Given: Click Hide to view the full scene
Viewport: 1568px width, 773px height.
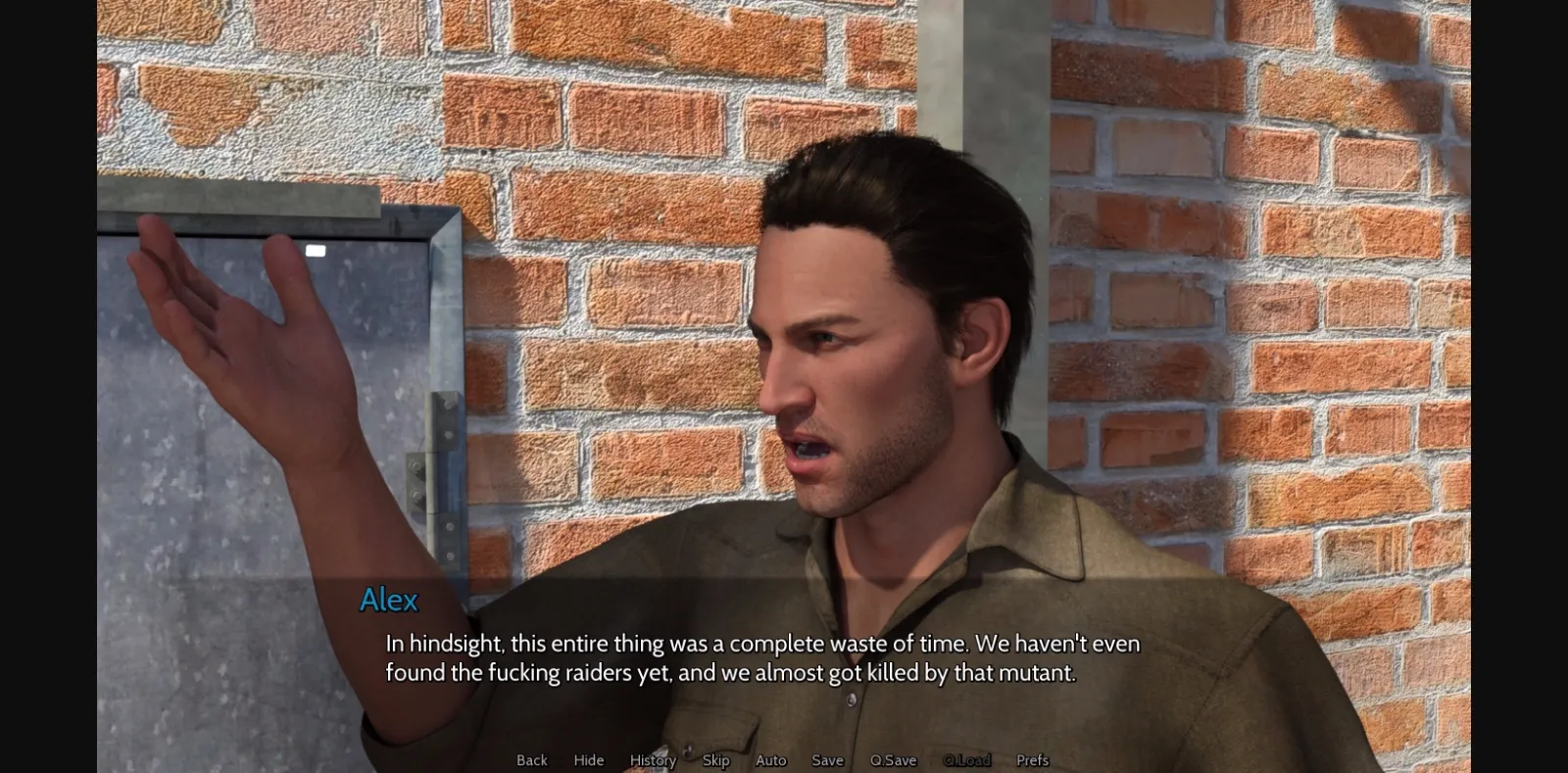Looking at the screenshot, I should [x=587, y=760].
